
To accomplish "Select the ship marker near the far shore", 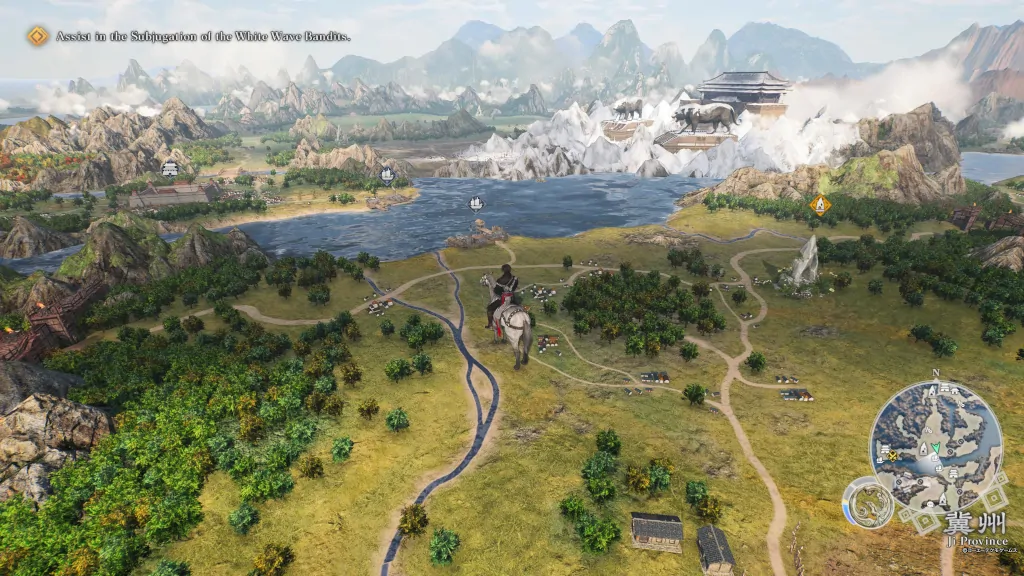I will click(x=387, y=174).
